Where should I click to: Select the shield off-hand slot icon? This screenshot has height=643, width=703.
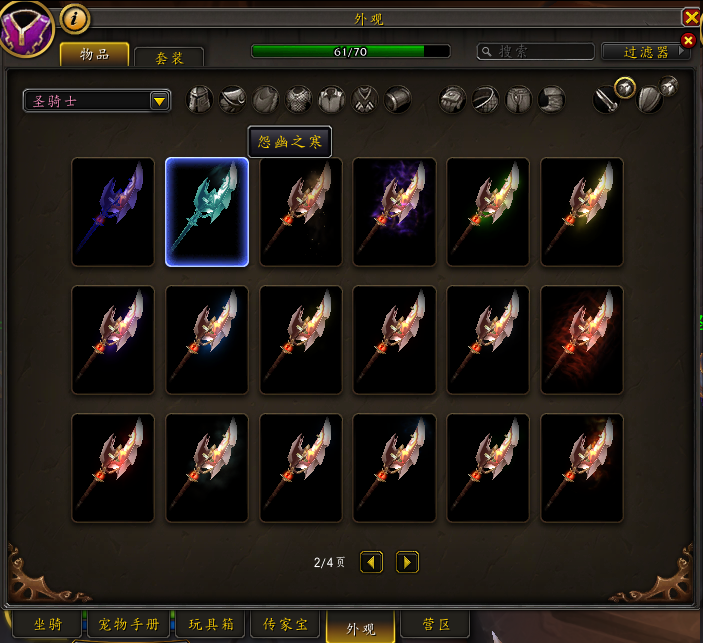click(650, 98)
